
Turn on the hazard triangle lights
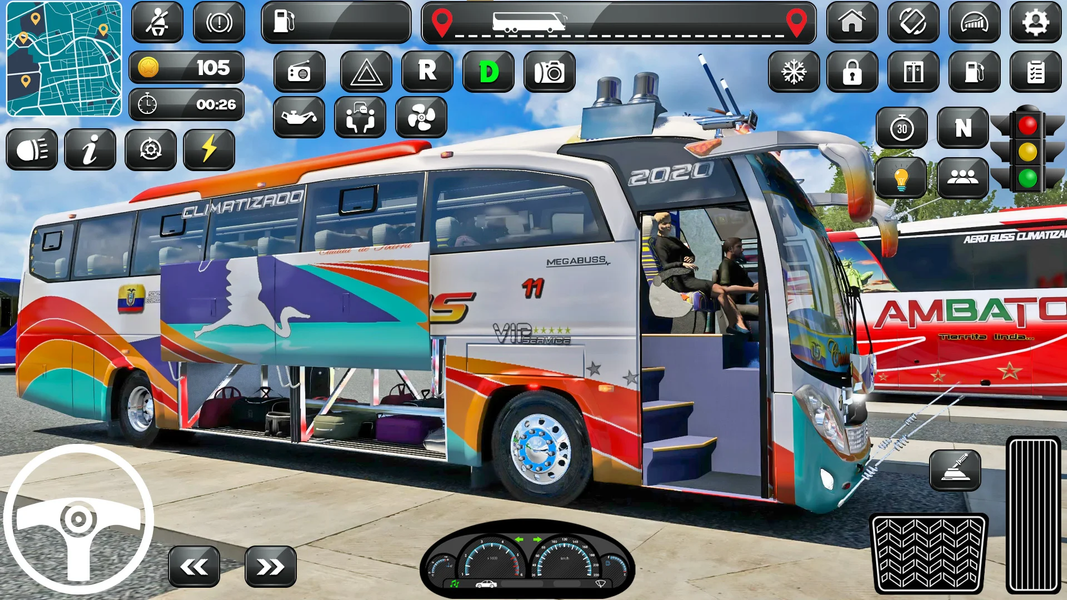click(x=366, y=72)
